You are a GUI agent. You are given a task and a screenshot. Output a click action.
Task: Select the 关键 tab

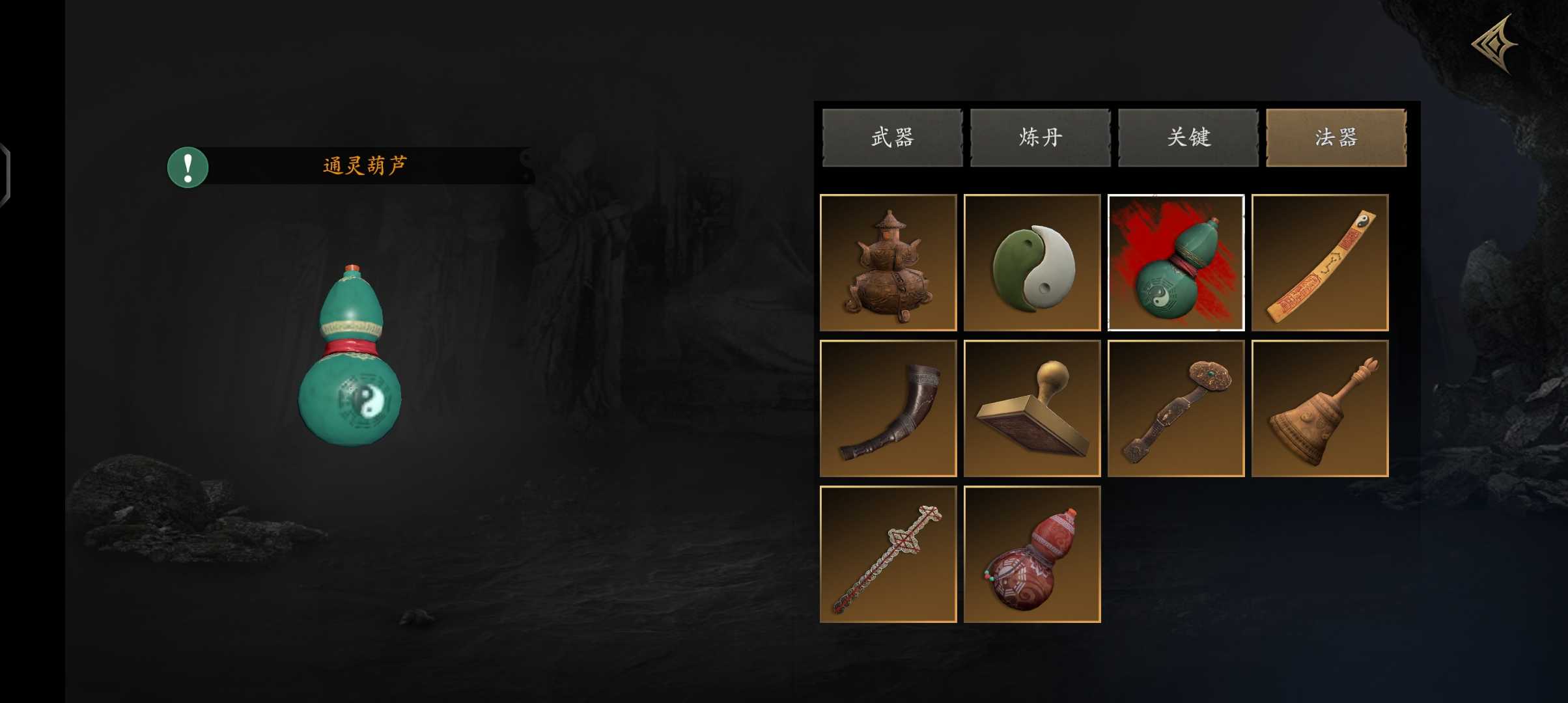point(1188,137)
